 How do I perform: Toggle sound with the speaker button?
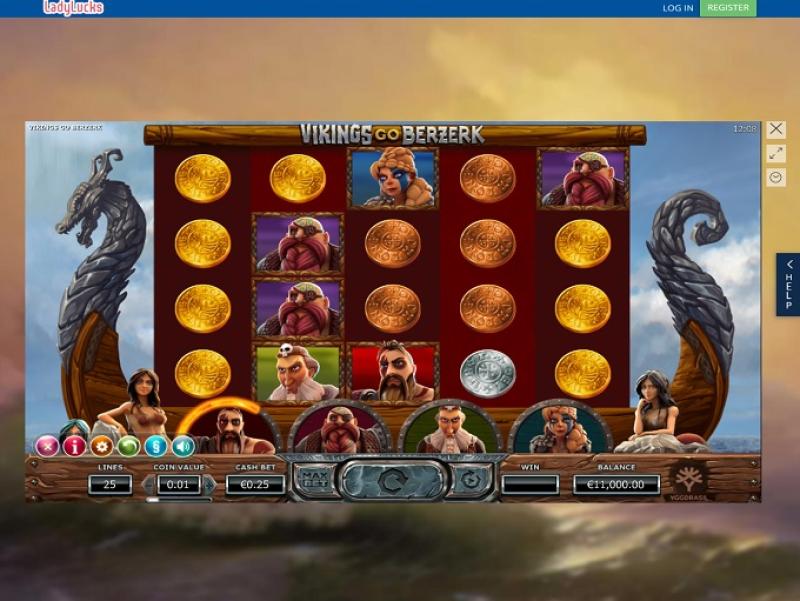[182, 446]
